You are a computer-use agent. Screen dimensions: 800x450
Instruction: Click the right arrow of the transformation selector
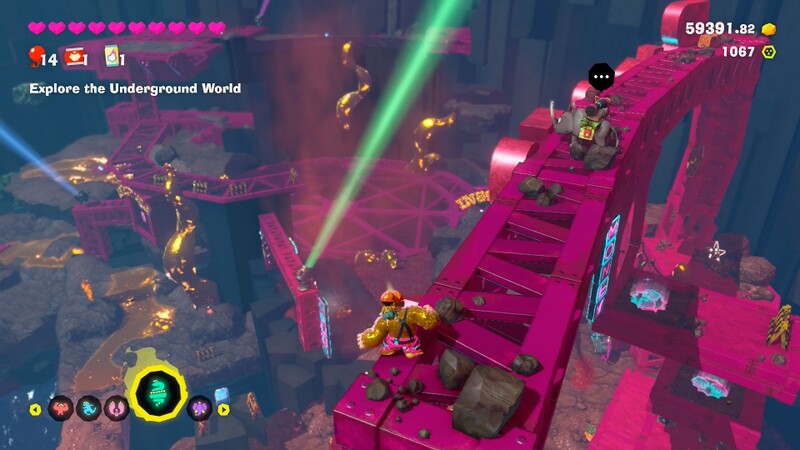coord(223,408)
